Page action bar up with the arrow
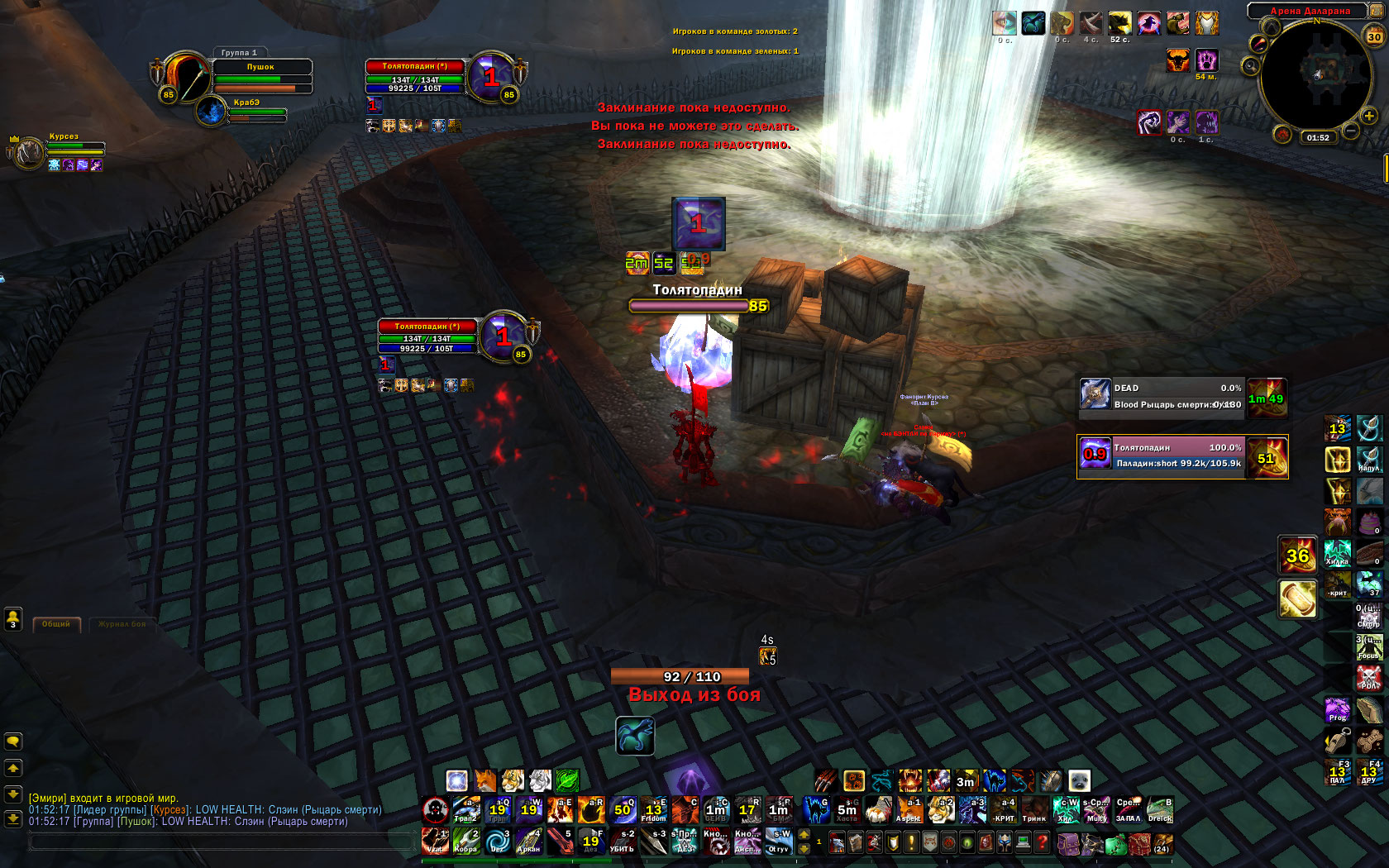 click(804, 835)
